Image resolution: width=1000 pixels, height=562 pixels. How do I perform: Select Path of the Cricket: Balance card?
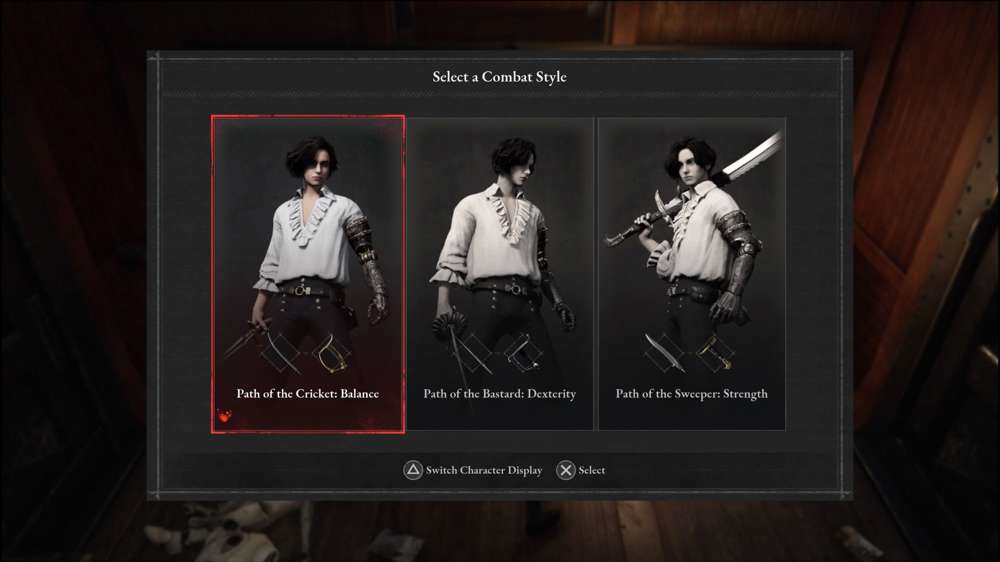click(308, 274)
